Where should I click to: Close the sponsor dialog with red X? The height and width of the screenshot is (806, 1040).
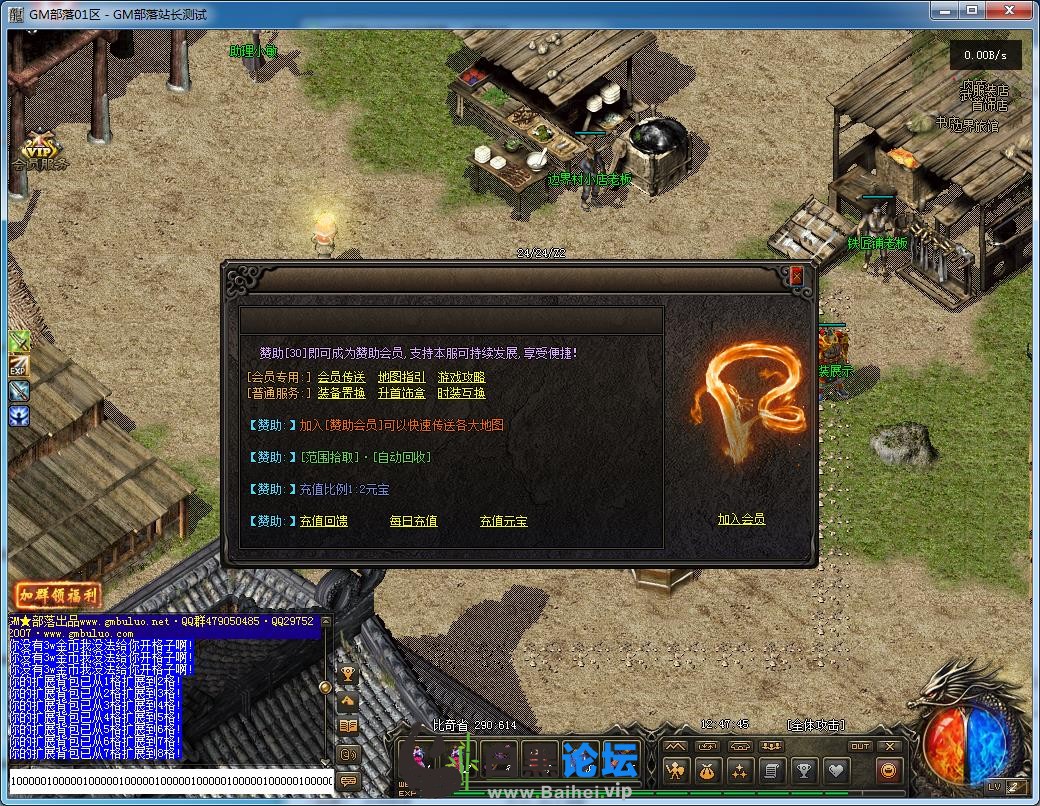click(x=796, y=277)
